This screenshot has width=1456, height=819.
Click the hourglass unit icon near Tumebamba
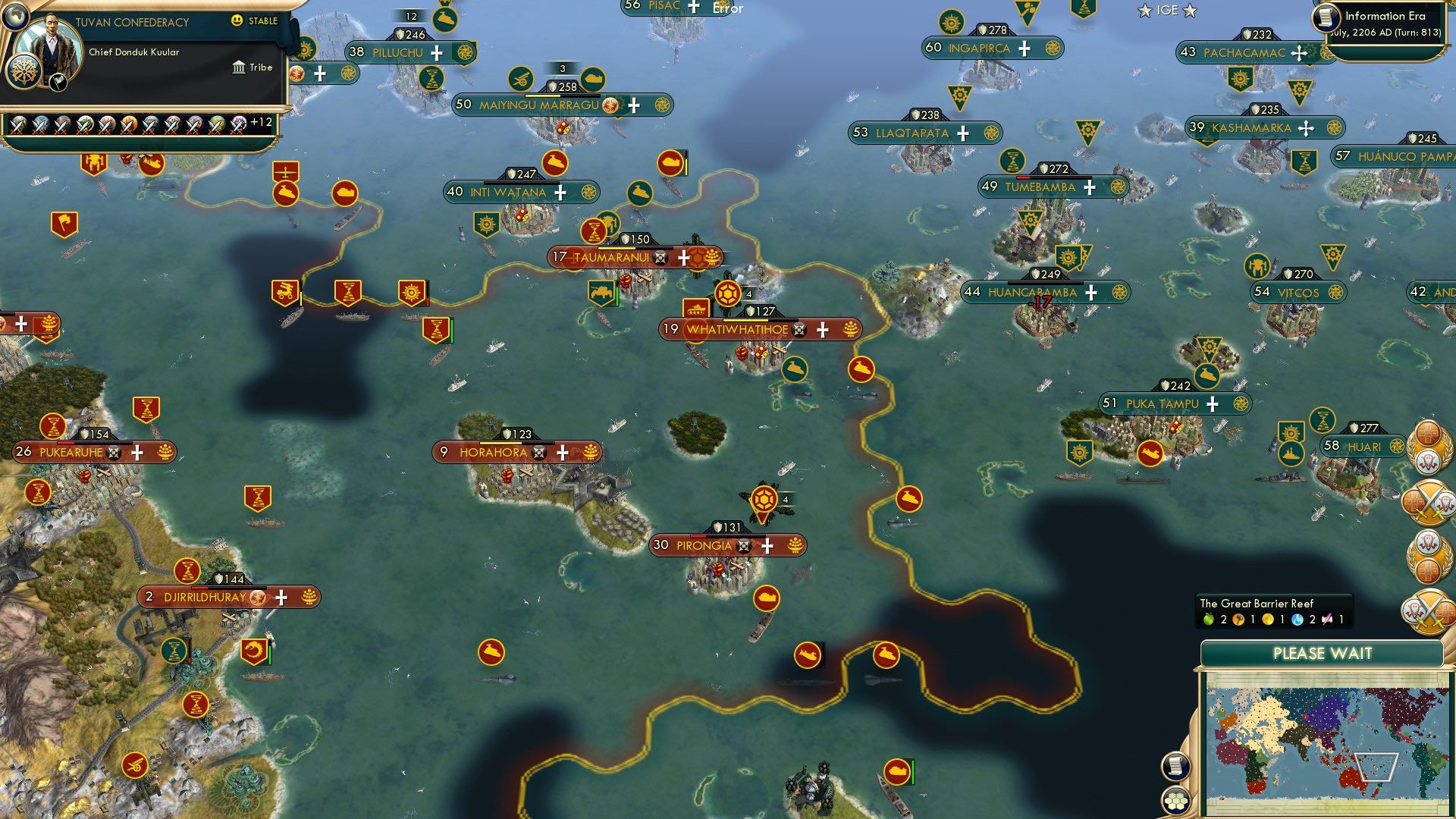pos(1012,162)
